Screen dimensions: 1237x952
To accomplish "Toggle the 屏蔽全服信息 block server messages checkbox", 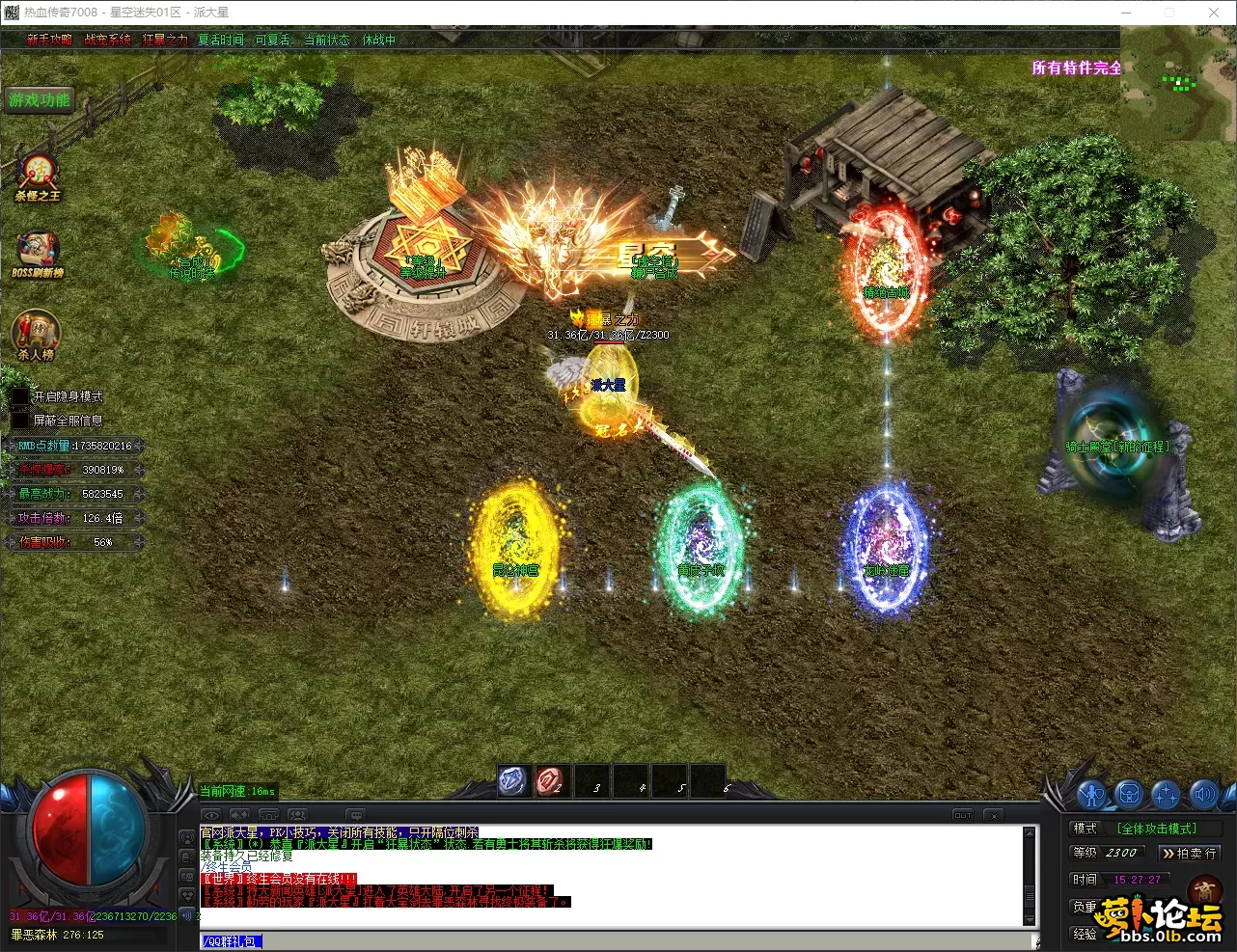I will pos(20,421).
